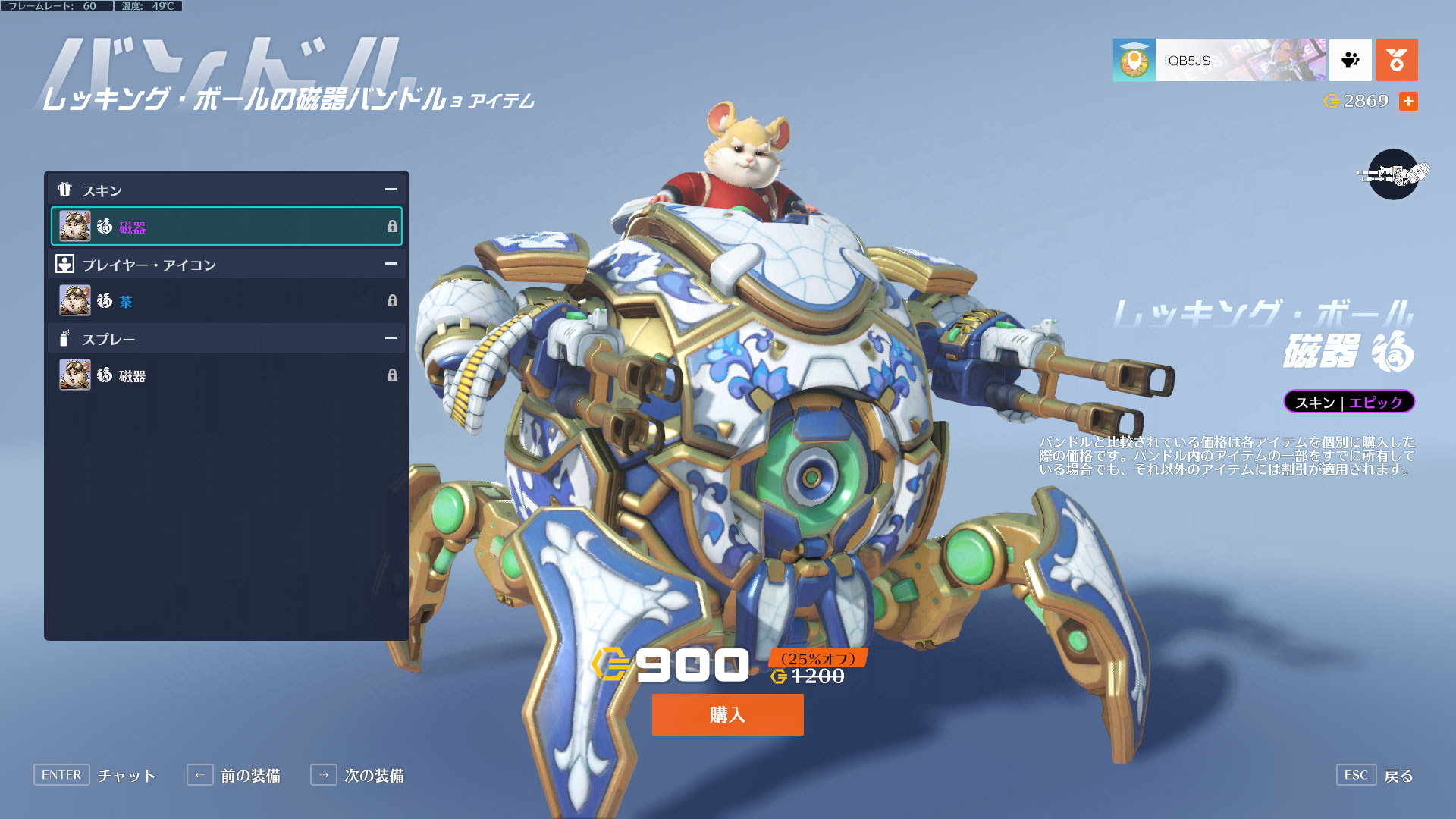1456x819 pixels.
Task: Collapse the スプレー section
Action: [x=391, y=338]
